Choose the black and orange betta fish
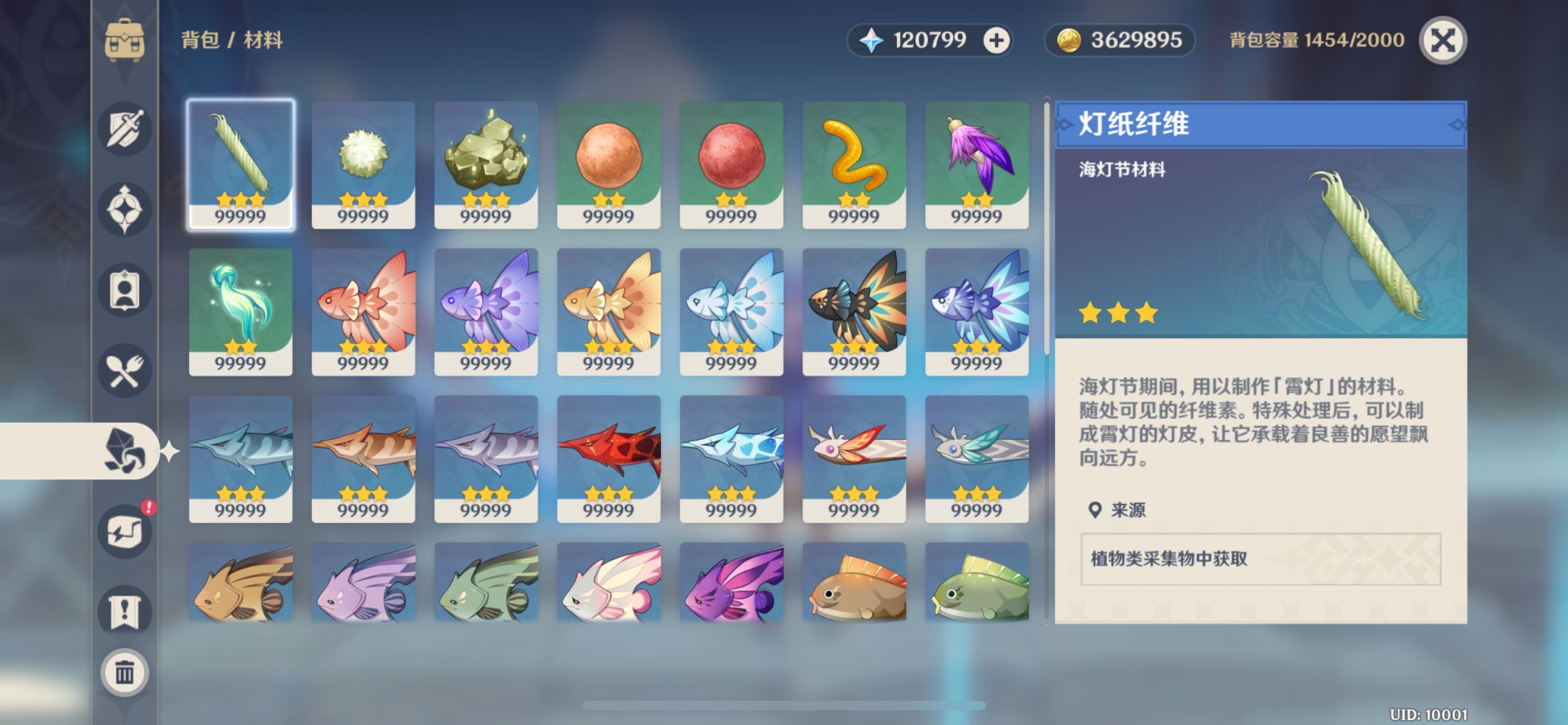The width and height of the screenshot is (1568, 725). (854, 312)
